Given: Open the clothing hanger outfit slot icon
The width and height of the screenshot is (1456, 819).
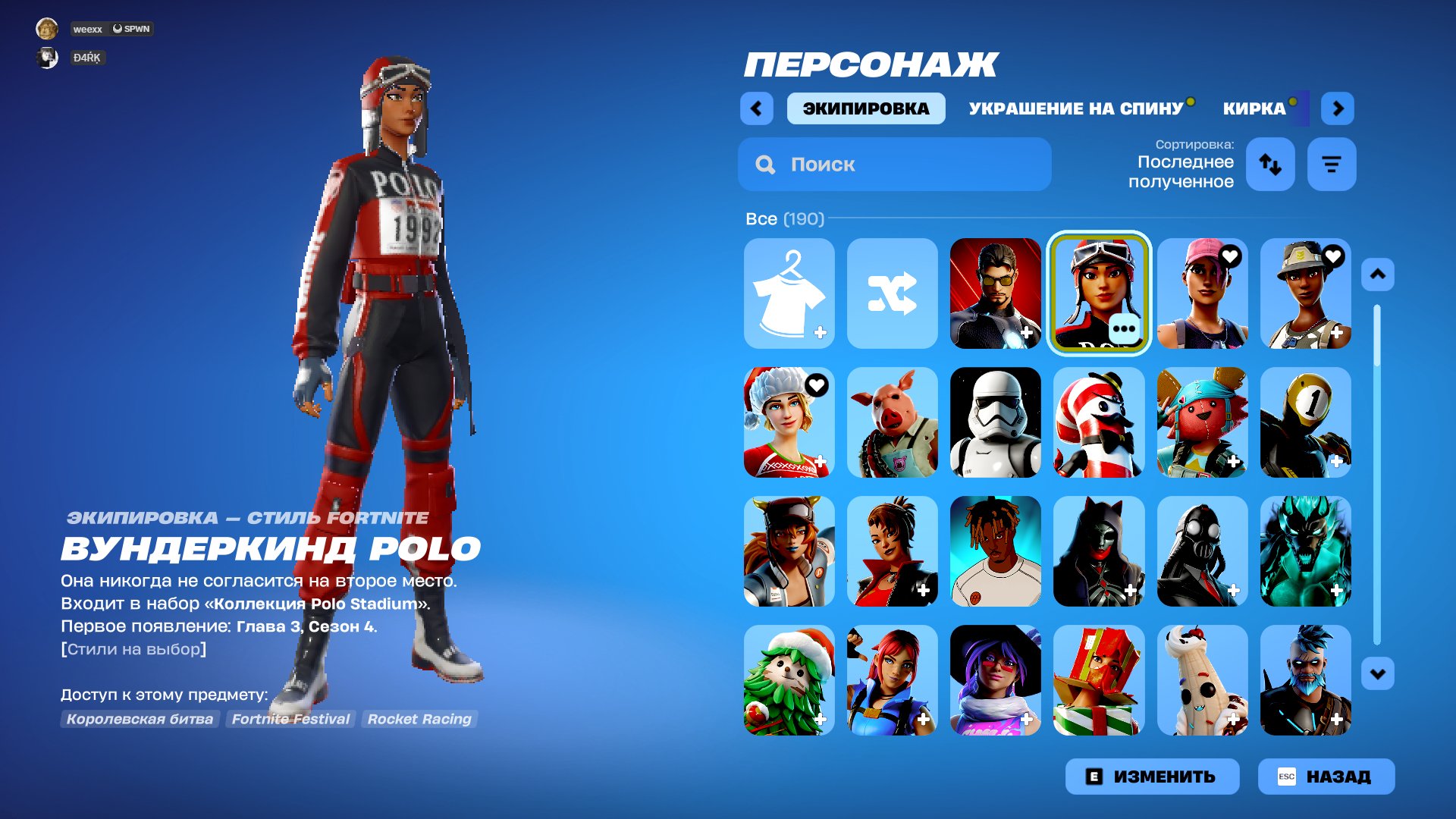Looking at the screenshot, I should click(x=789, y=294).
